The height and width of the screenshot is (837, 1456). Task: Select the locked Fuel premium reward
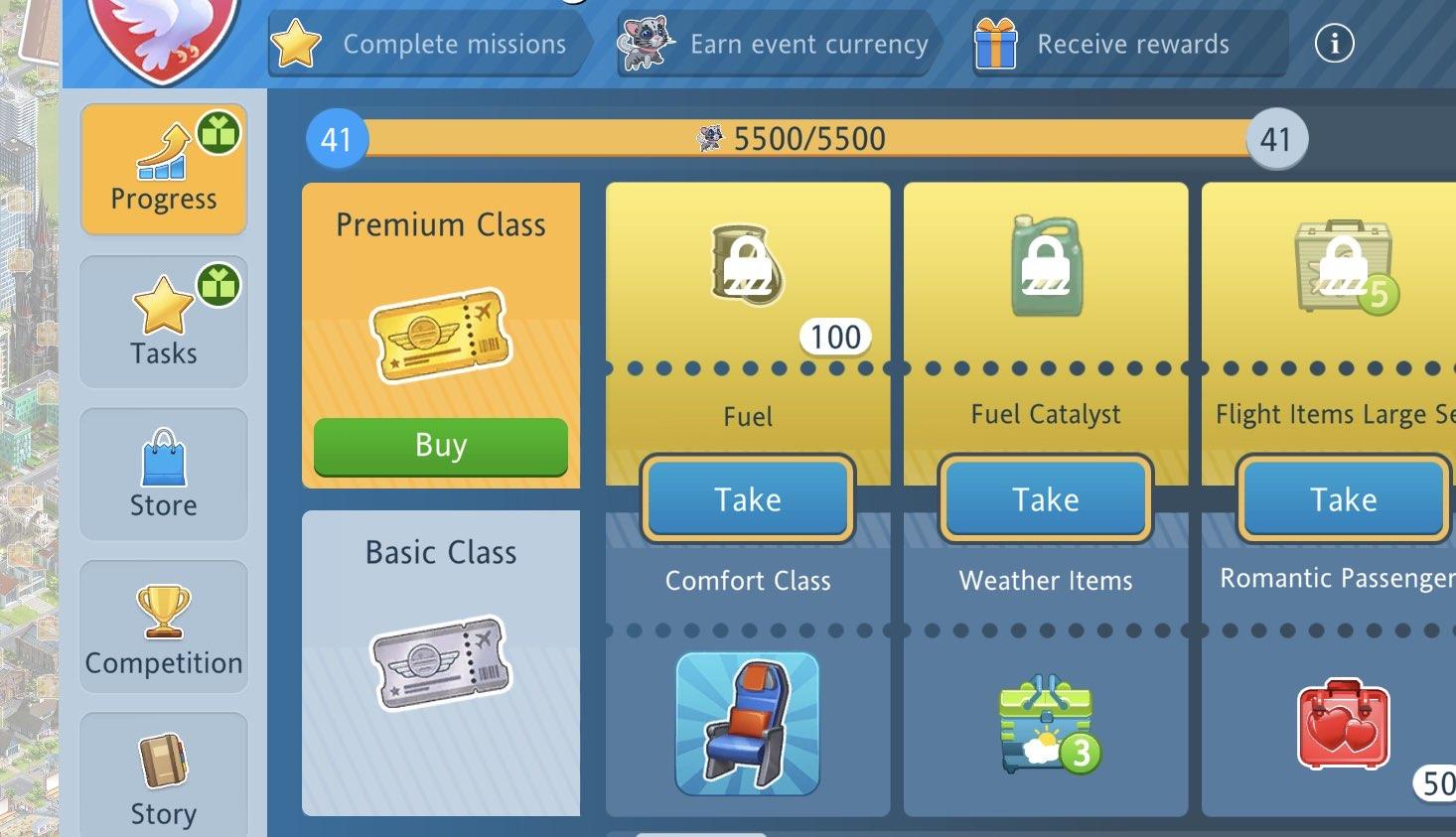(747, 266)
